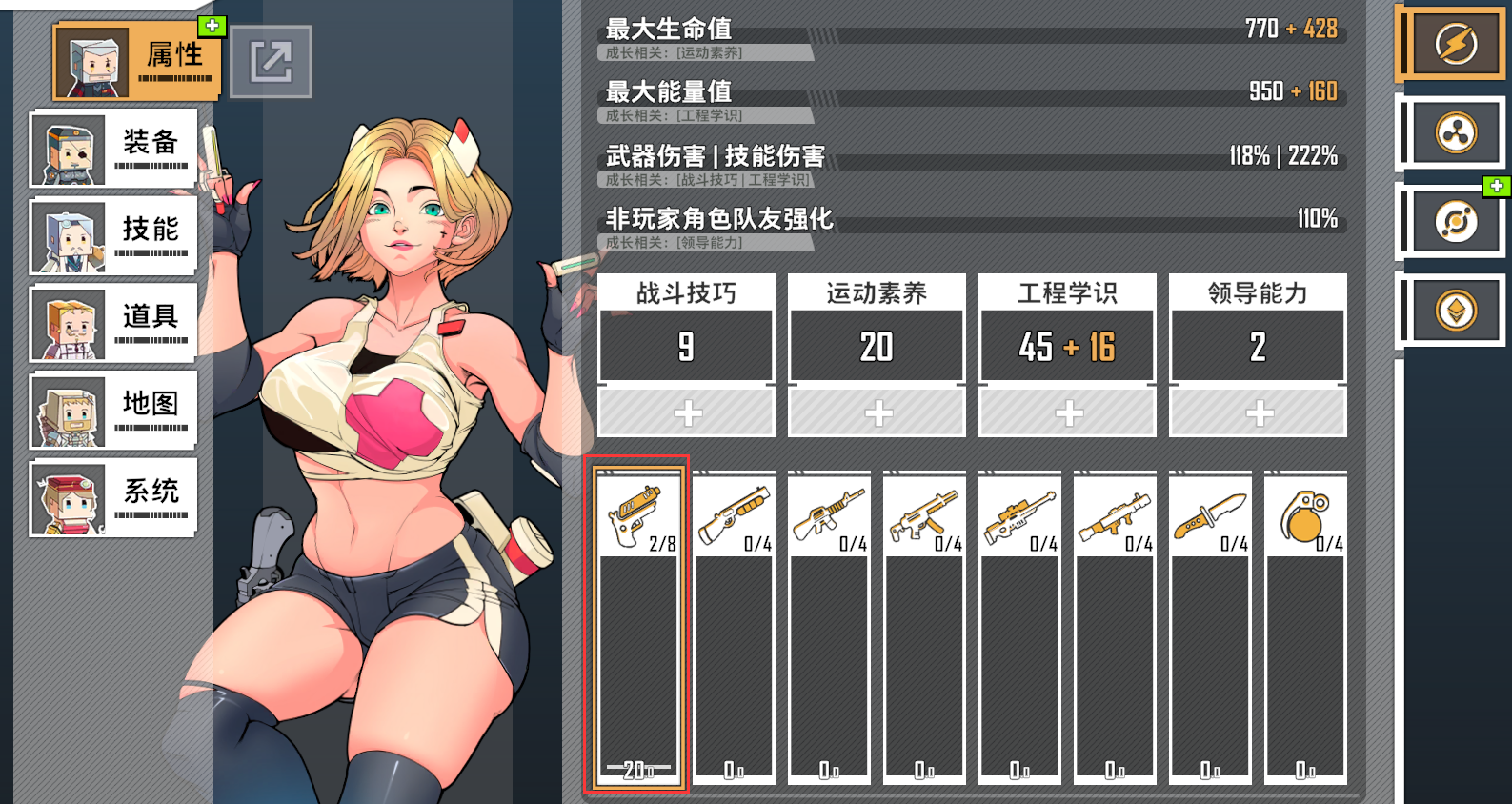Click the plus button under 战斗技巧
Viewport: 1512px width, 804px height.
click(685, 412)
